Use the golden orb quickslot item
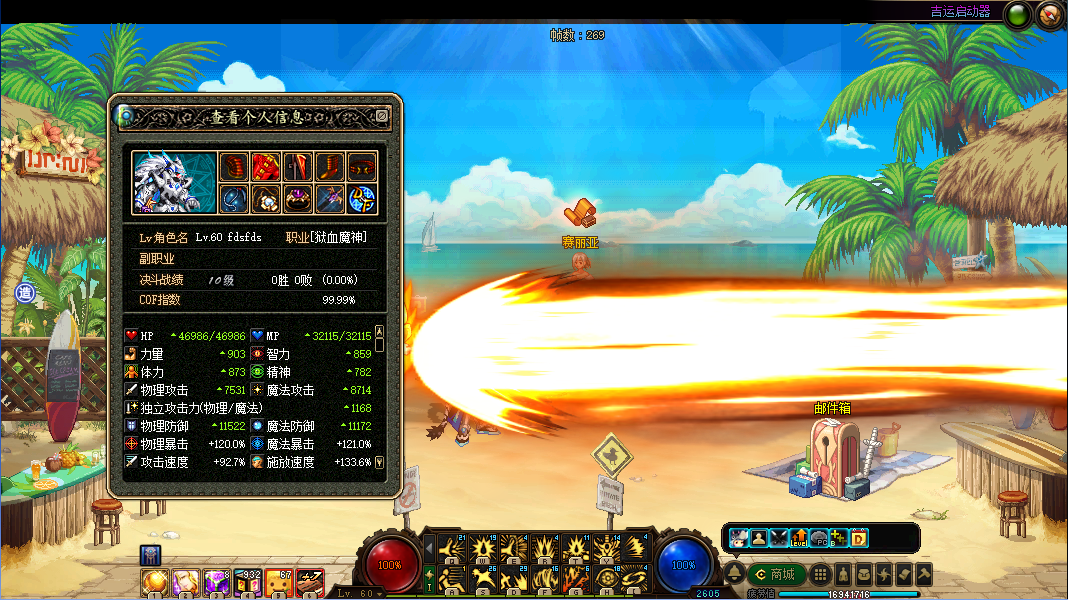Image resolution: width=1068 pixels, height=600 pixels. pos(155,582)
